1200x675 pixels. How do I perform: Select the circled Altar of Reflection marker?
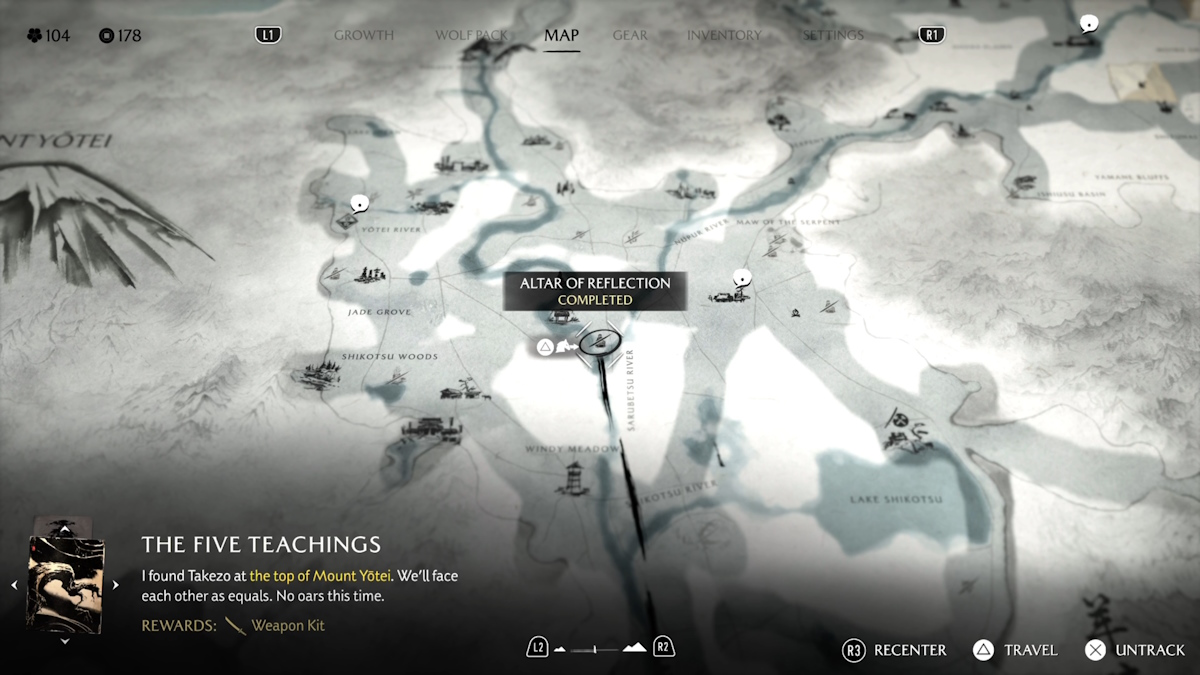pyautogui.click(x=600, y=343)
